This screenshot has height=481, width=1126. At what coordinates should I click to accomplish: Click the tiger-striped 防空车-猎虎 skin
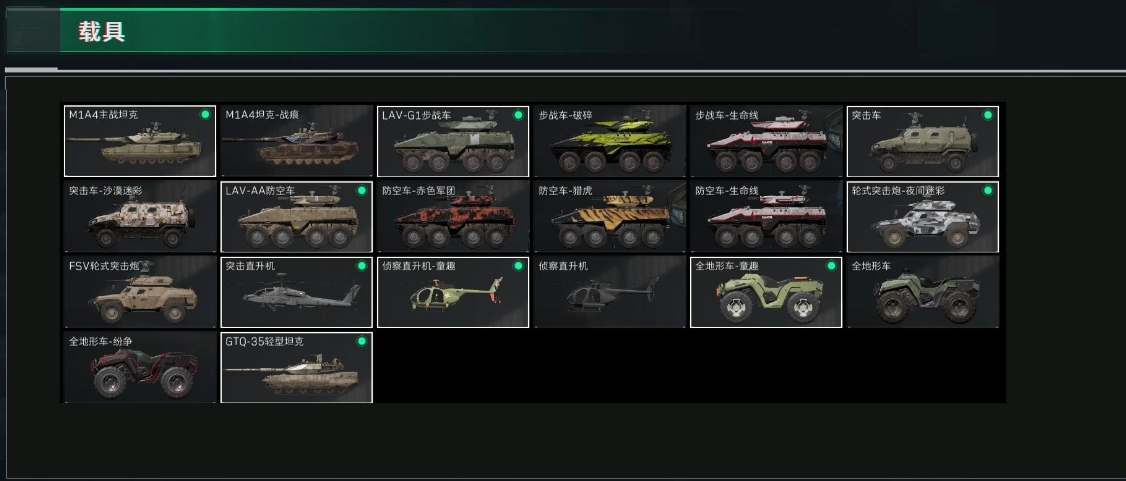pyautogui.click(x=610, y=217)
